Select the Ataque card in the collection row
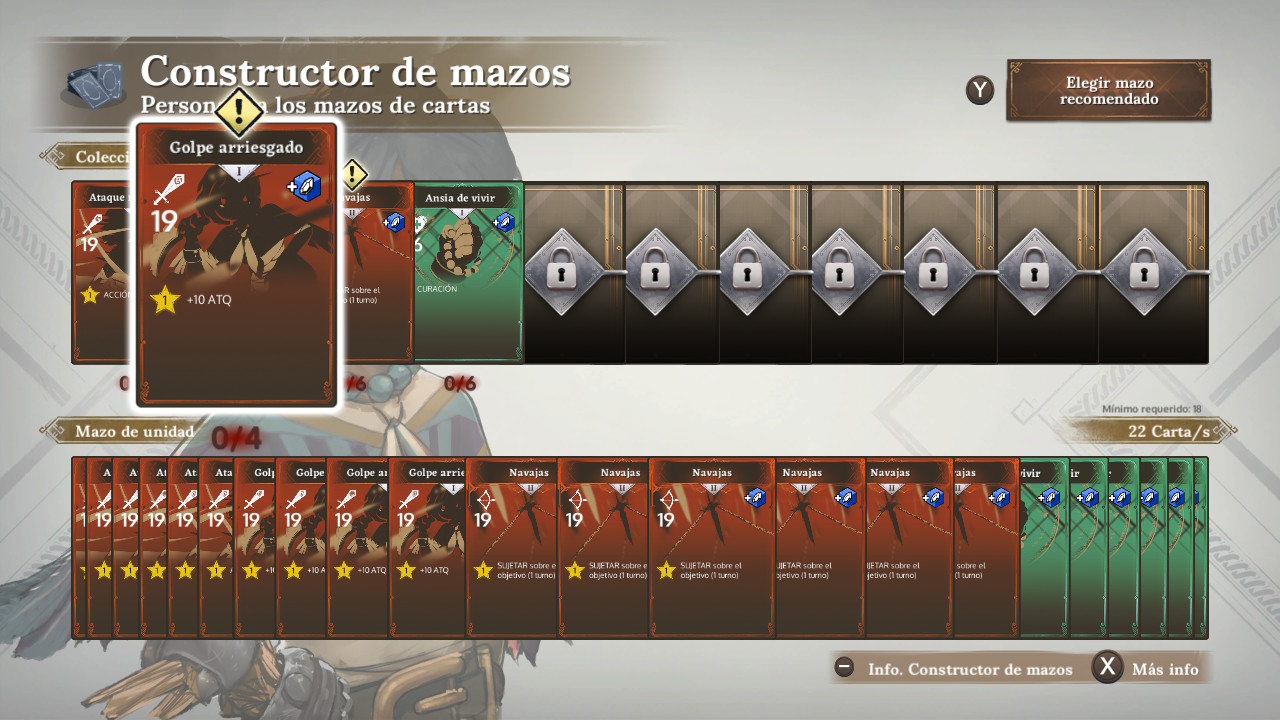Screen dimensions: 1280x720 point(104,272)
